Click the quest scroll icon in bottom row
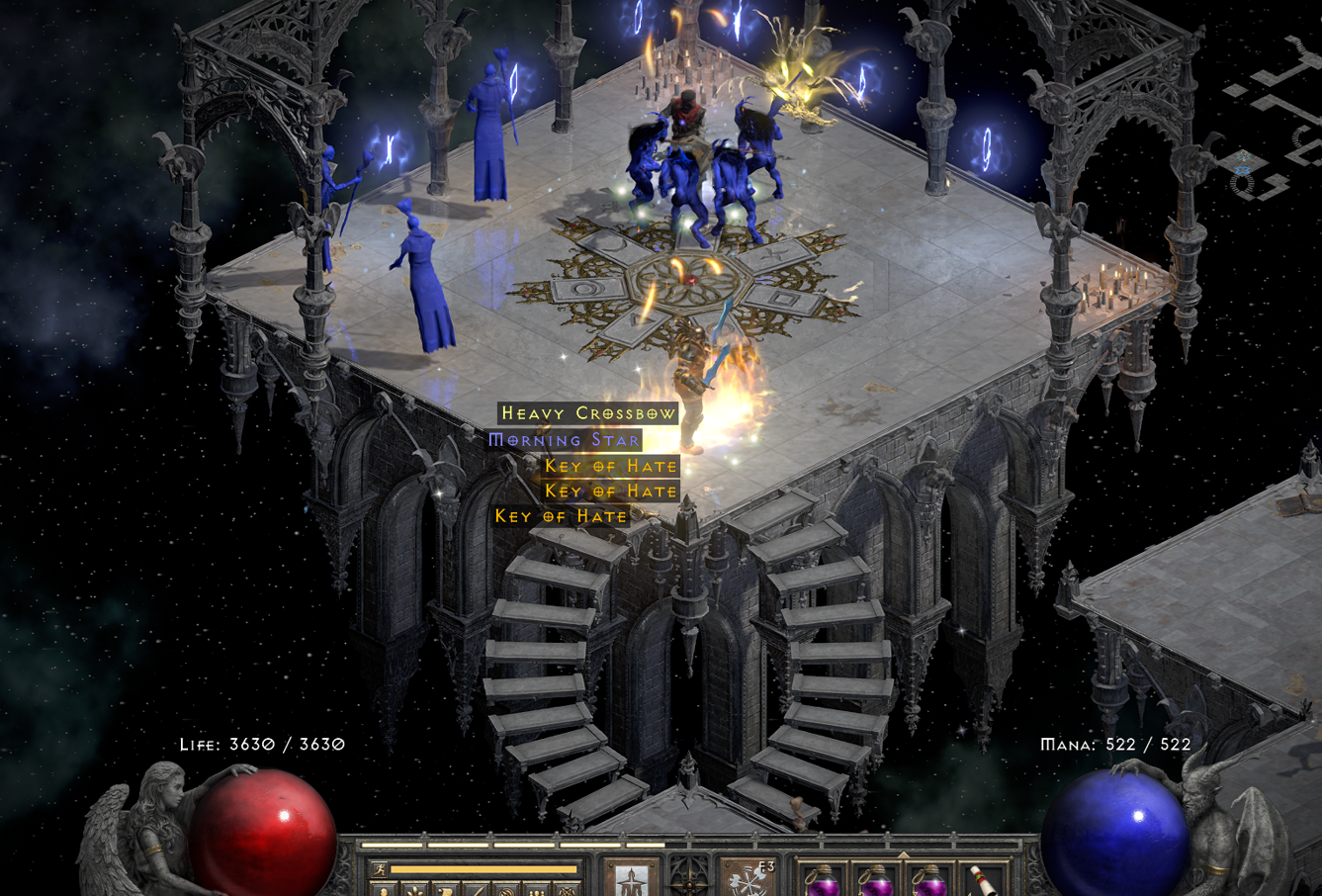 point(445,892)
